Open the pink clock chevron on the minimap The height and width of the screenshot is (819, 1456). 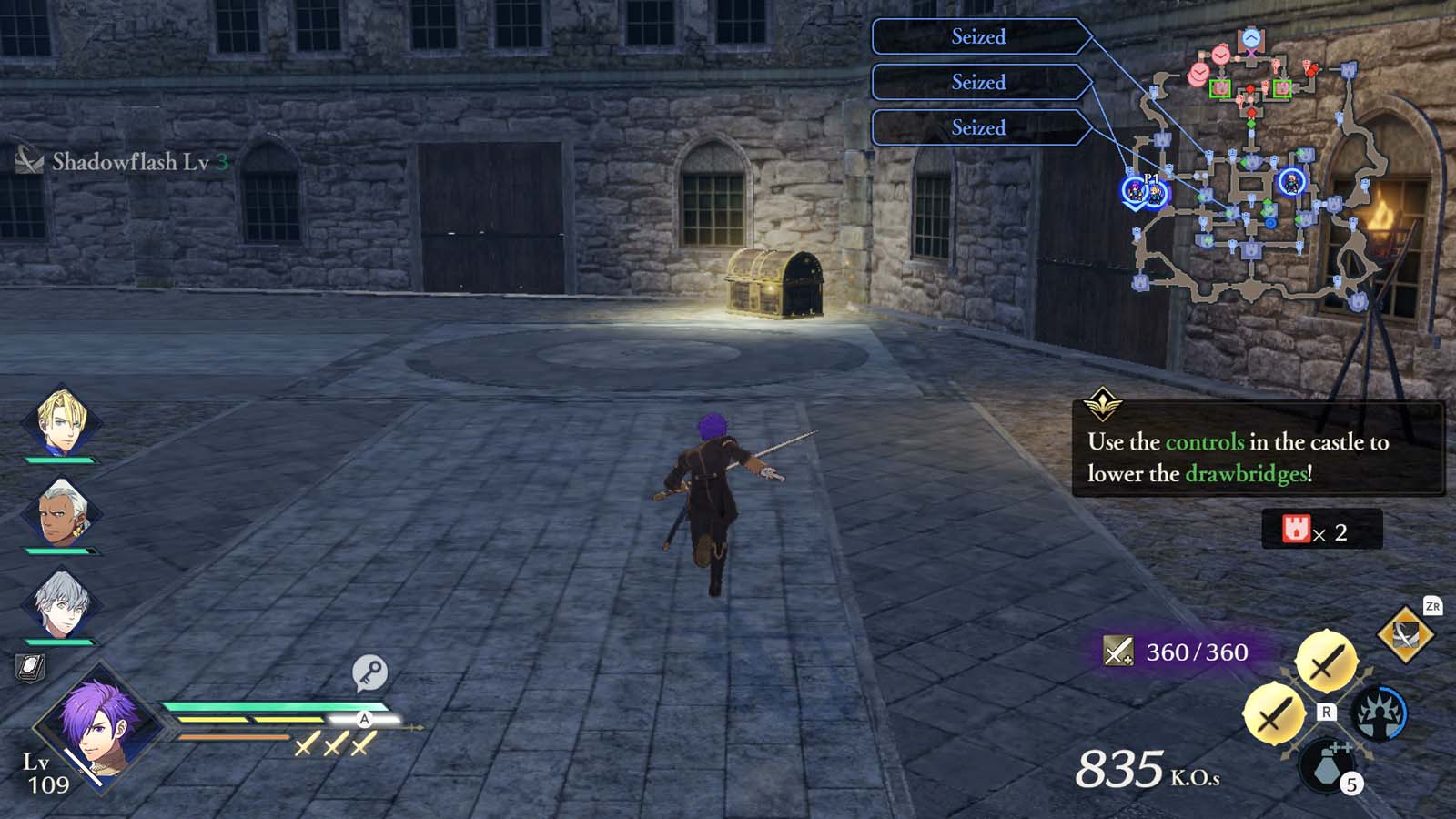pos(1219,56)
